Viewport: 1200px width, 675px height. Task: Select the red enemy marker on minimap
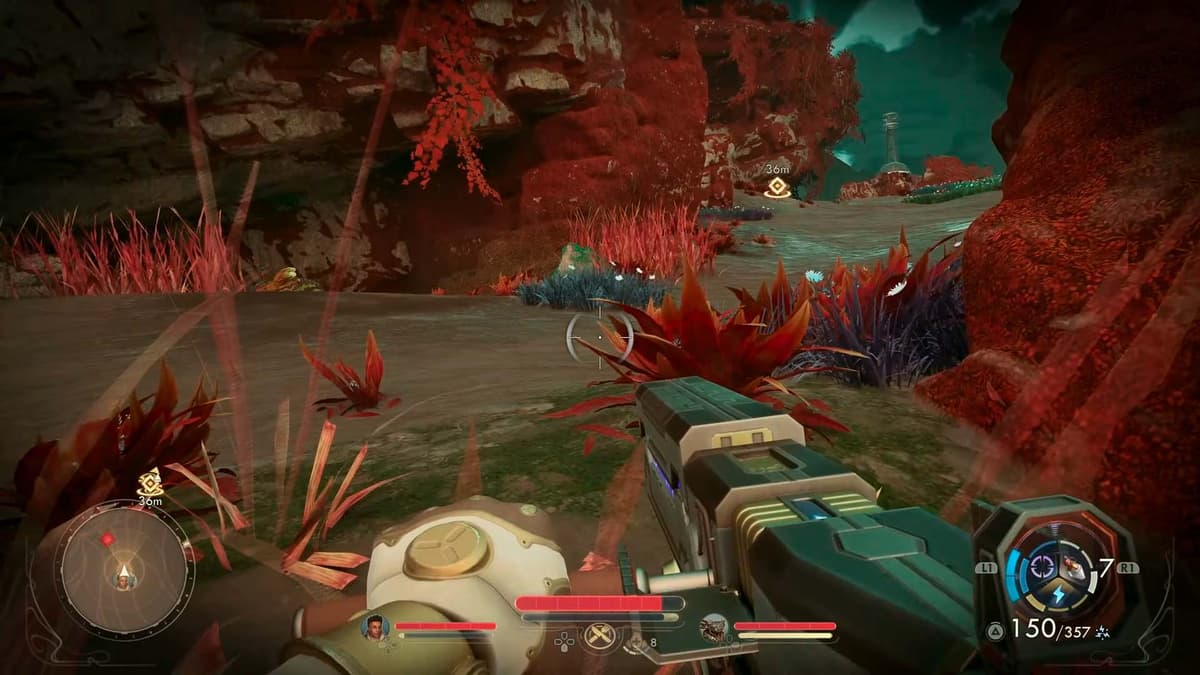(x=107, y=539)
